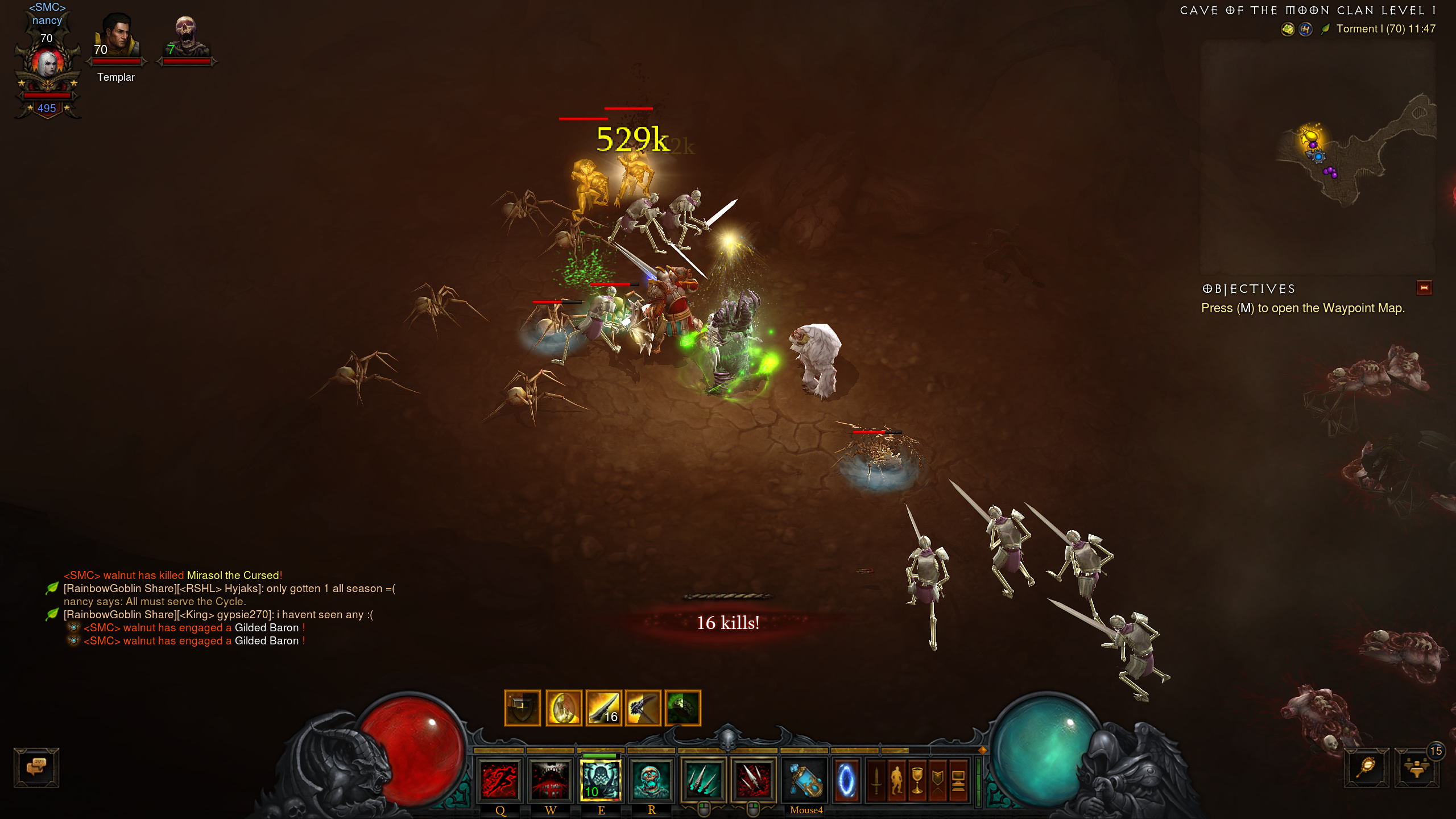
Task: Cast the teal skull skill on R
Action: point(651,780)
